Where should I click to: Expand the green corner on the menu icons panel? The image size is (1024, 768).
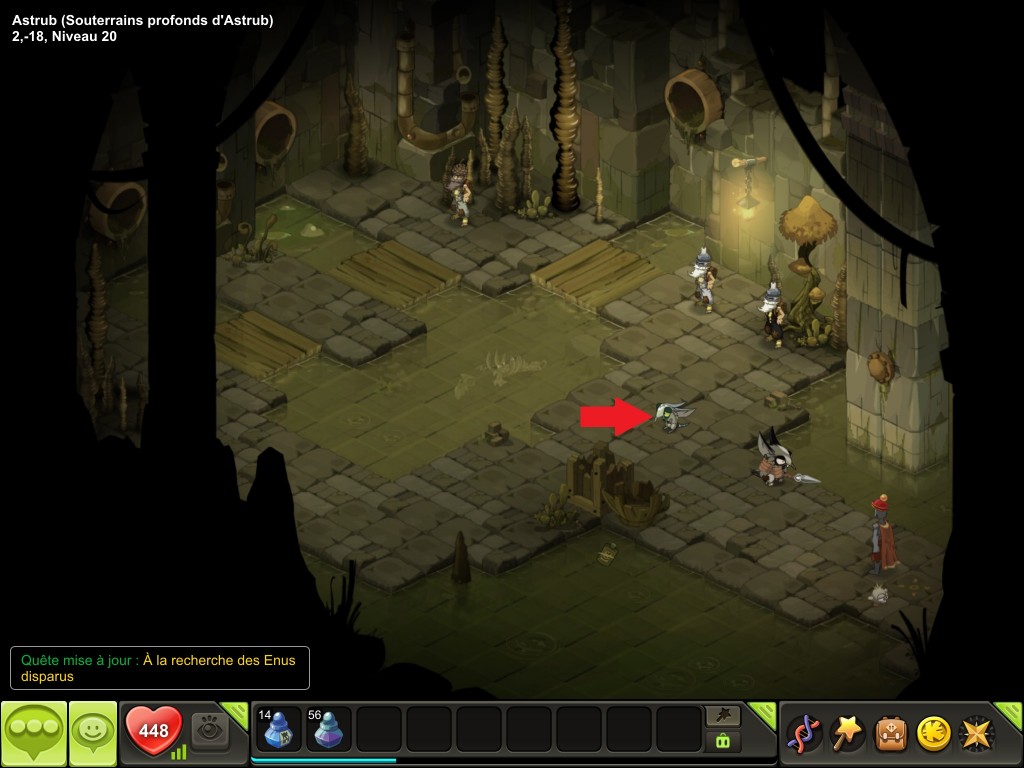tap(1010, 712)
